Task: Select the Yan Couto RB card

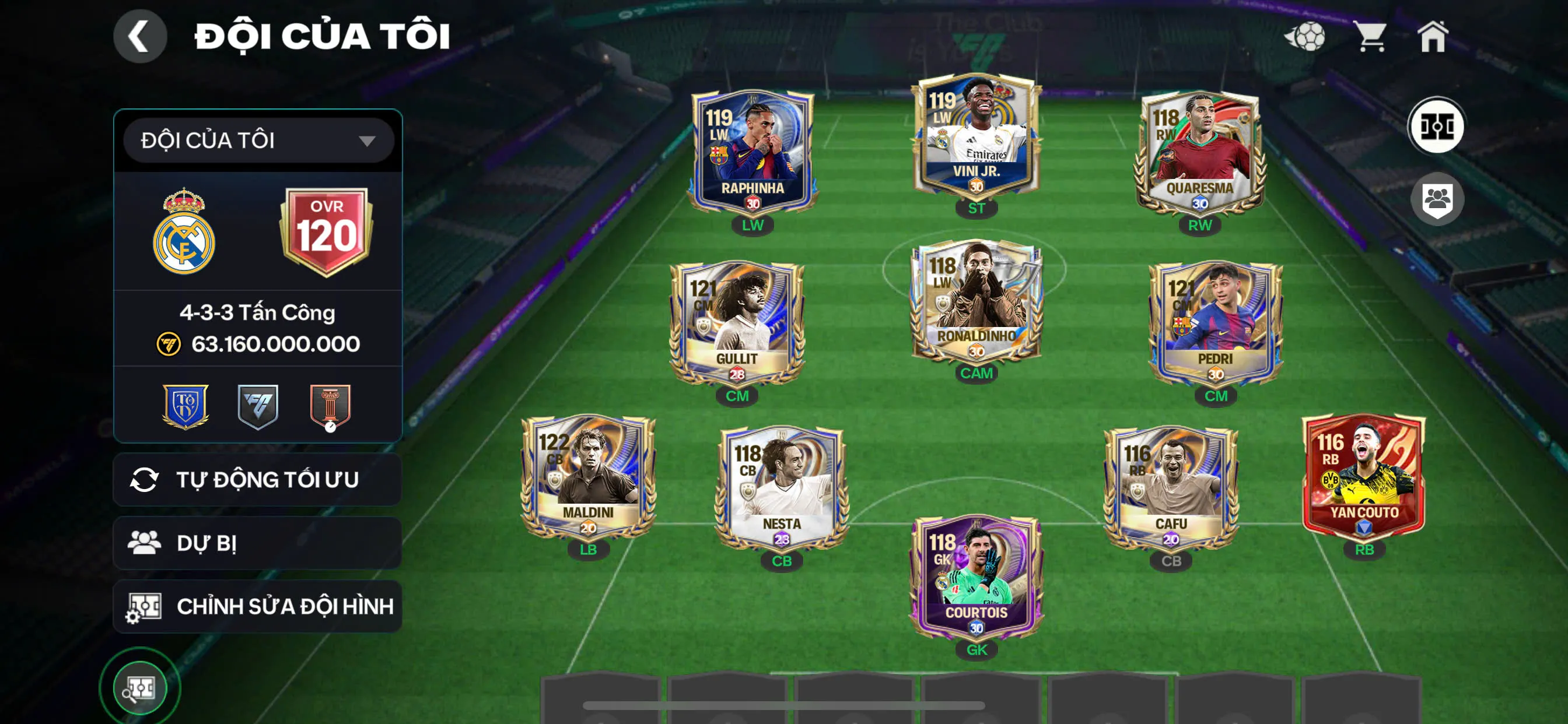Action: (1363, 477)
